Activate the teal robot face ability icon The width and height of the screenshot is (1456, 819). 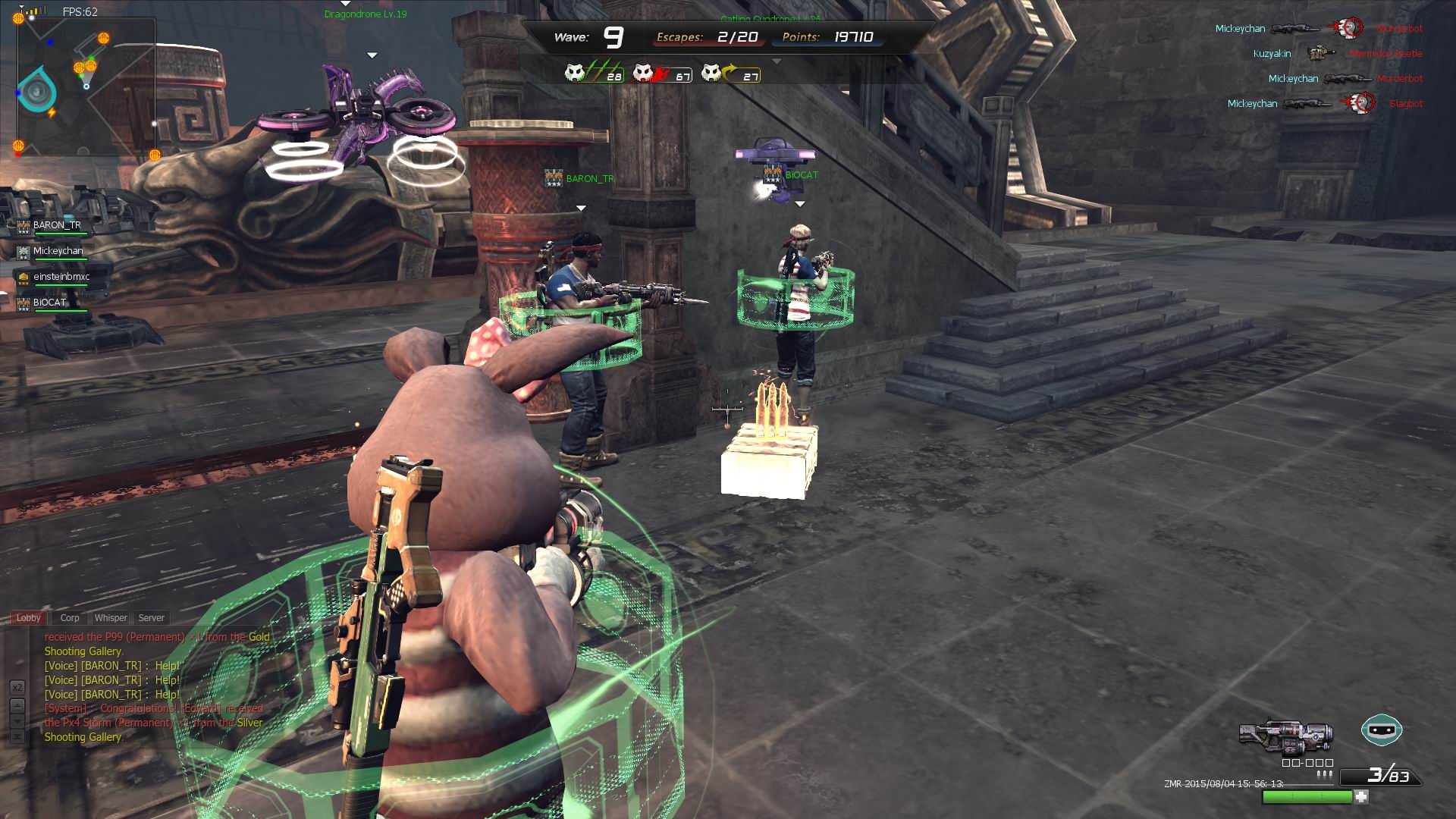tap(1382, 730)
